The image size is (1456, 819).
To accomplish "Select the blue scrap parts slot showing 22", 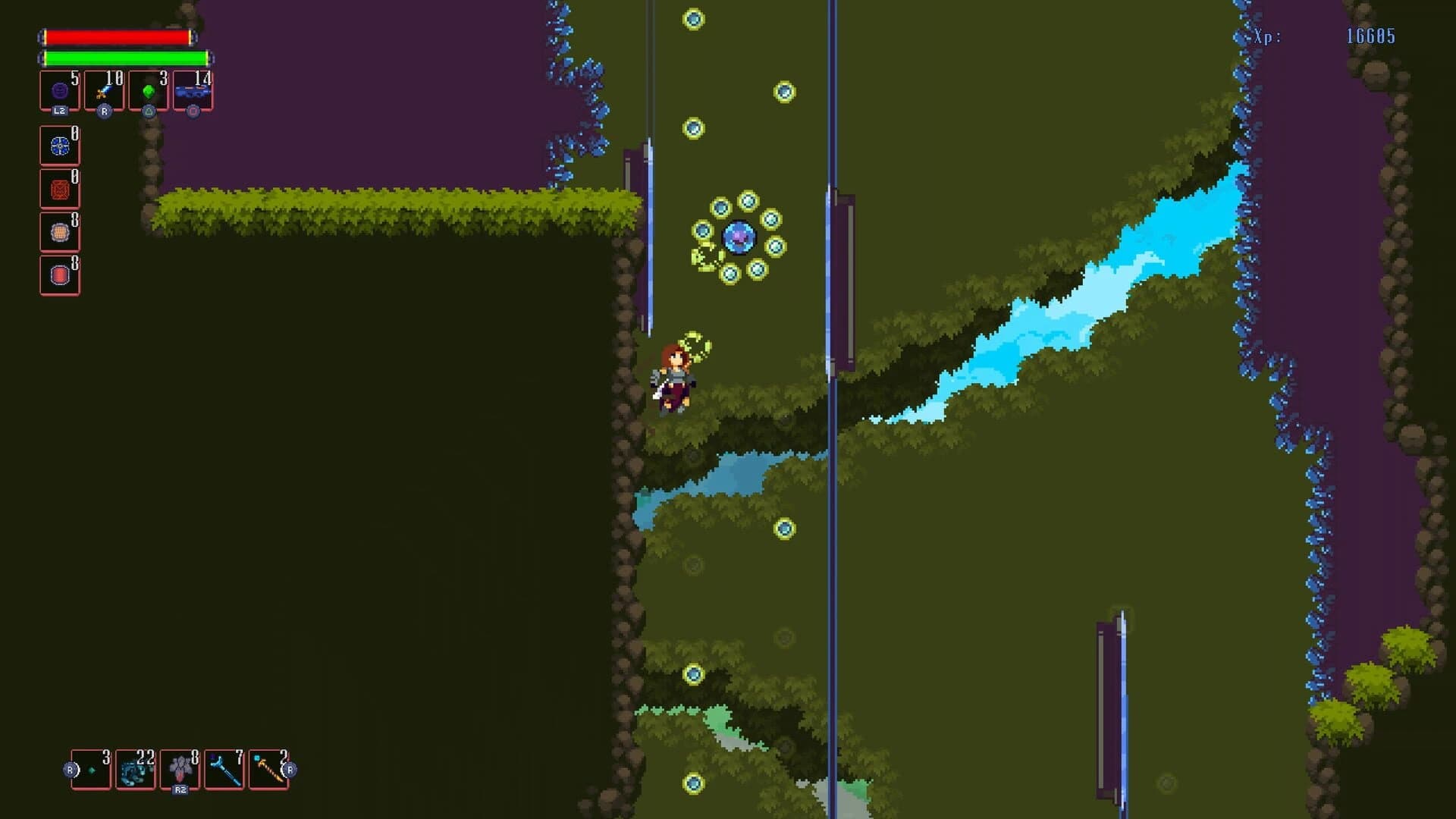I will click(136, 769).
